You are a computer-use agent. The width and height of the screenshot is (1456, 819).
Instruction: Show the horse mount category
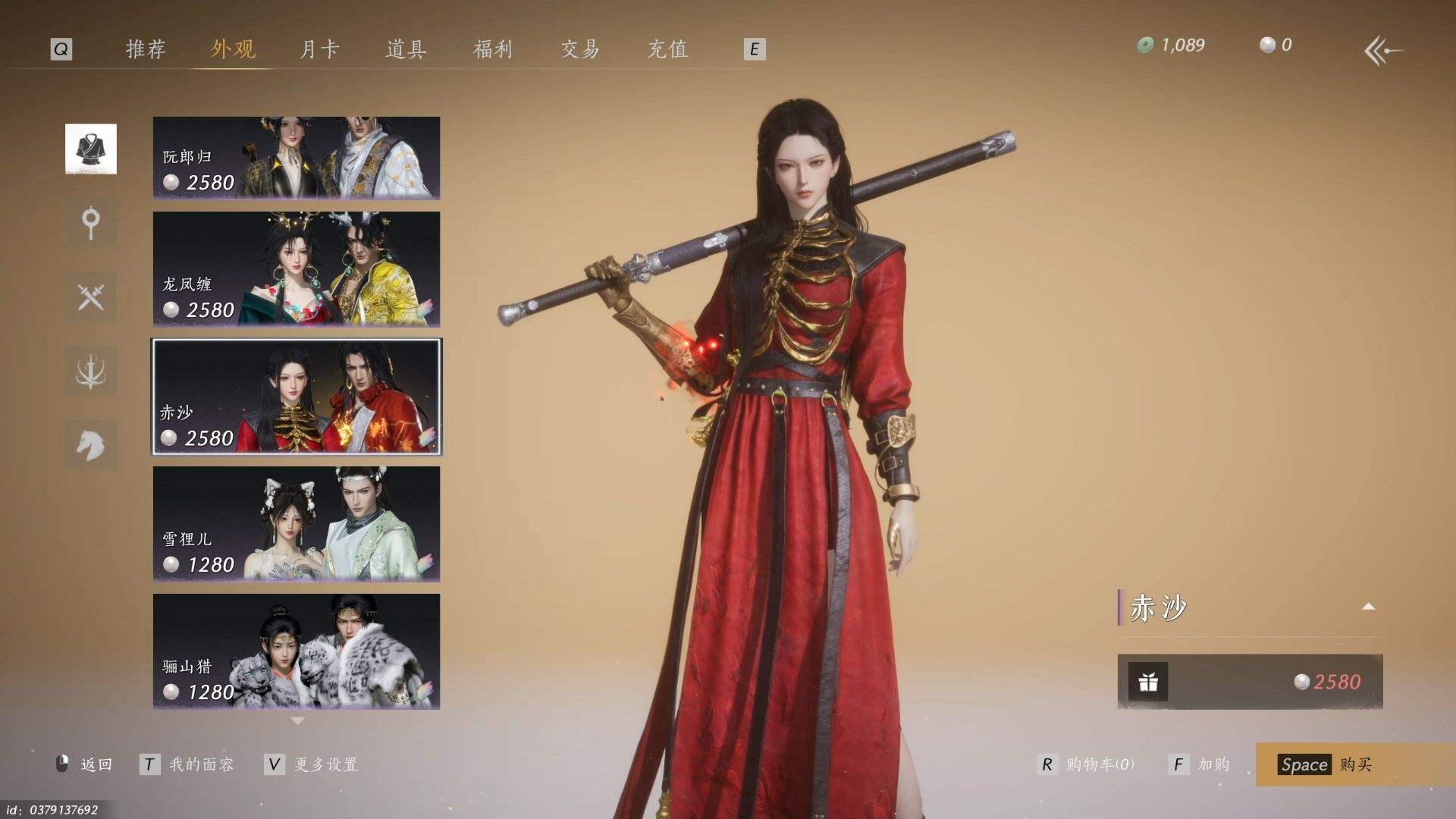point(91,444)
